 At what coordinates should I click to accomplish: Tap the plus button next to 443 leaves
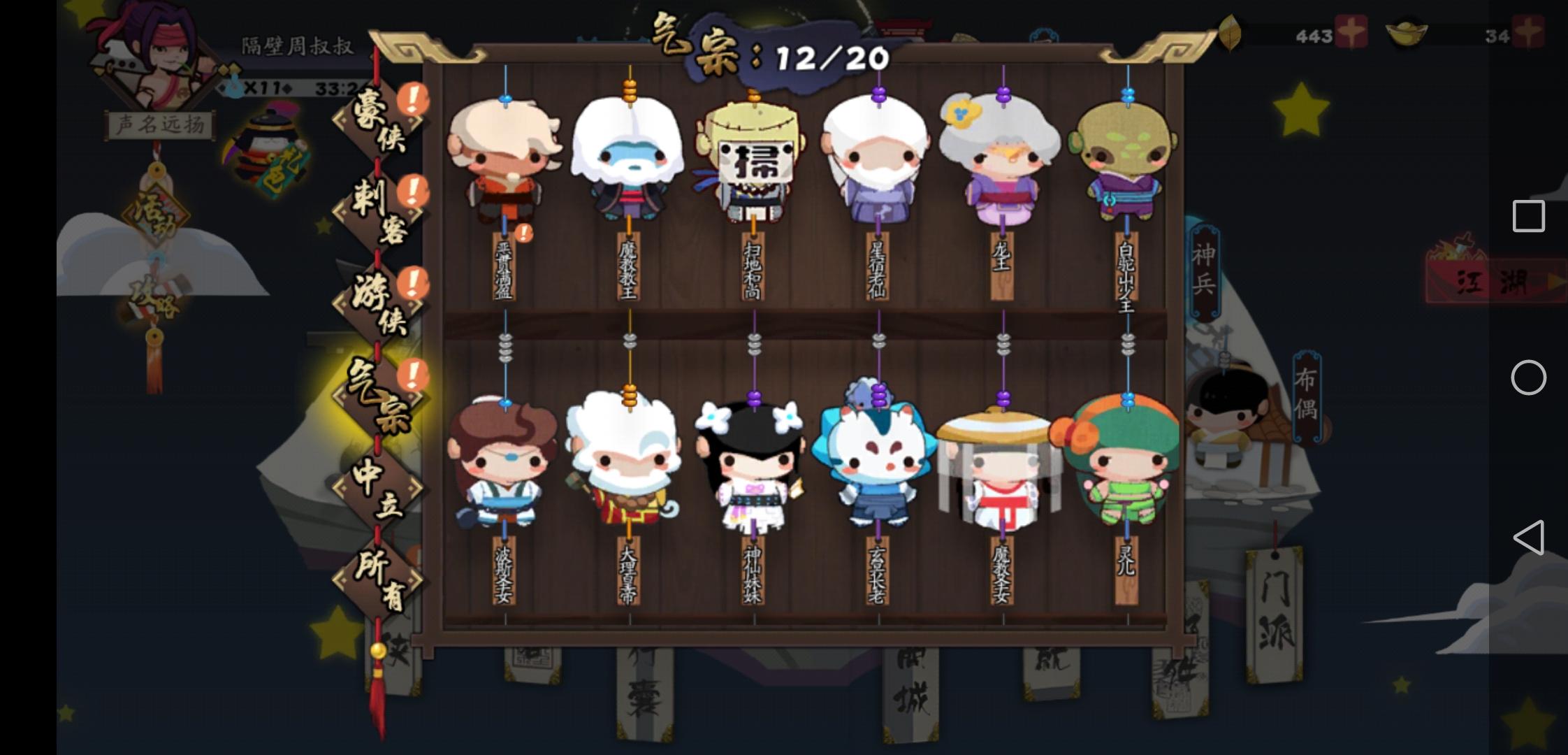pyautogui.click(x=1353, y=31)
